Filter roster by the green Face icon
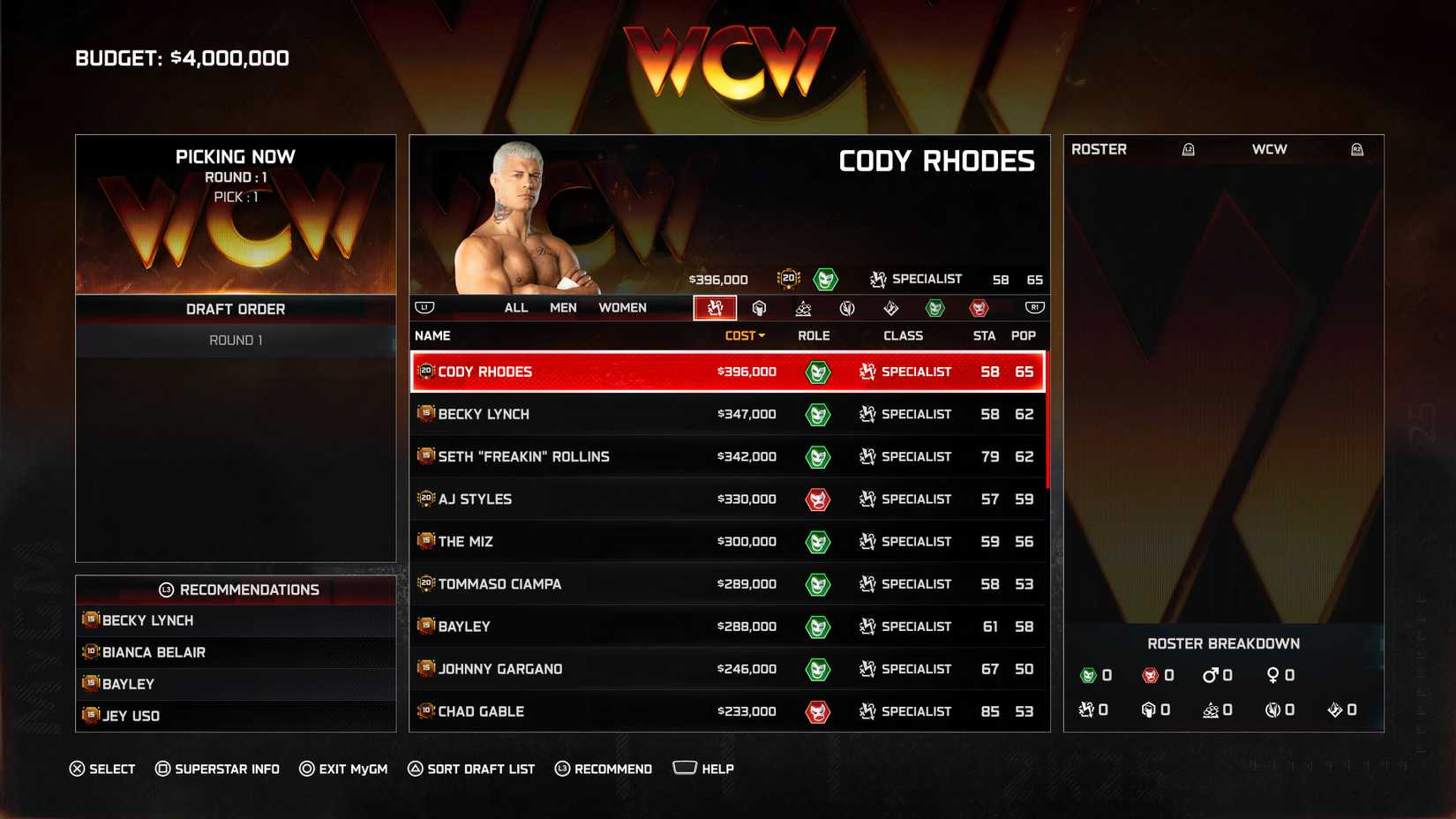 coord(934,308)
